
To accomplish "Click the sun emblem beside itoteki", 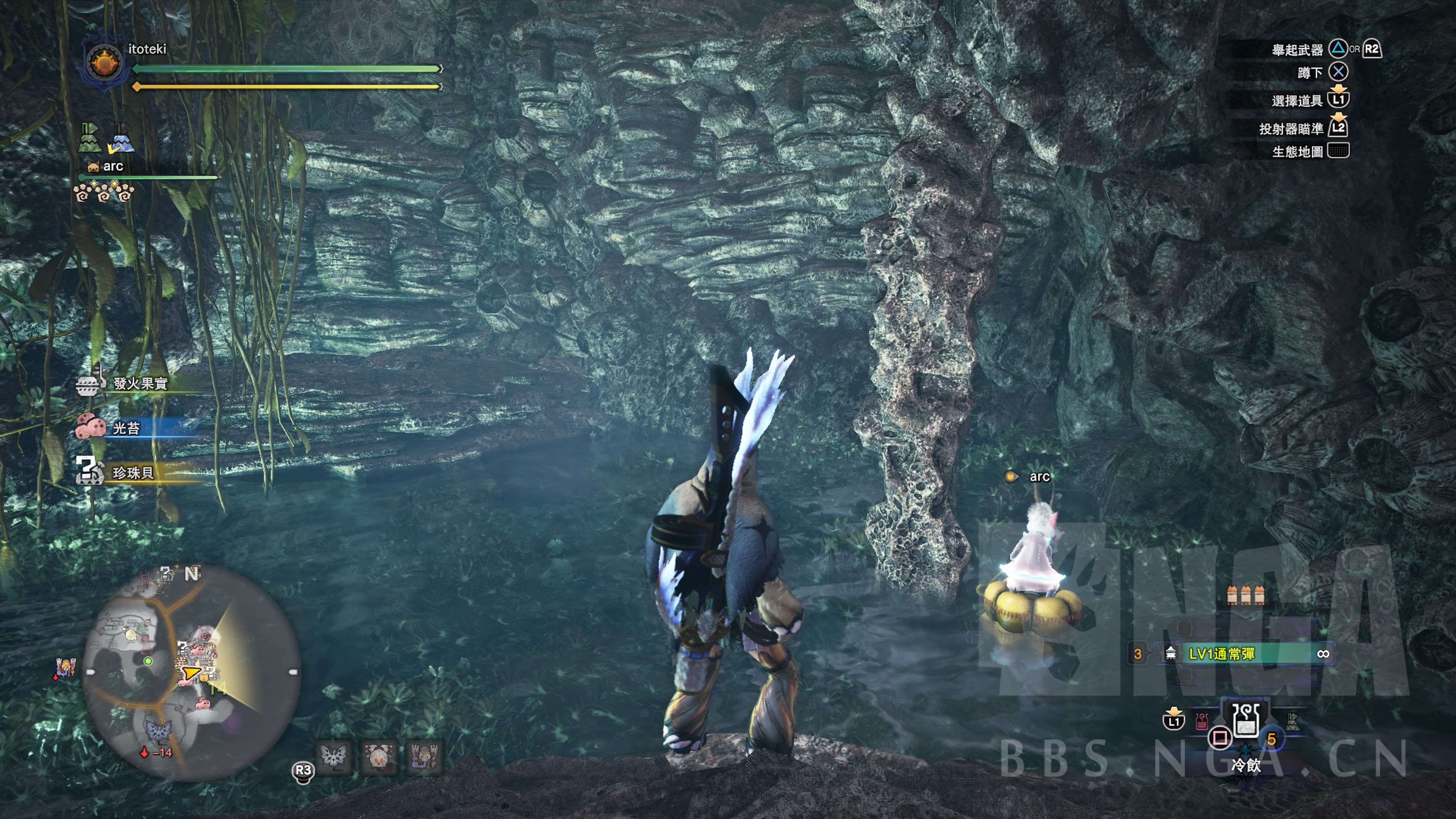I will click(x=105, y=63).
